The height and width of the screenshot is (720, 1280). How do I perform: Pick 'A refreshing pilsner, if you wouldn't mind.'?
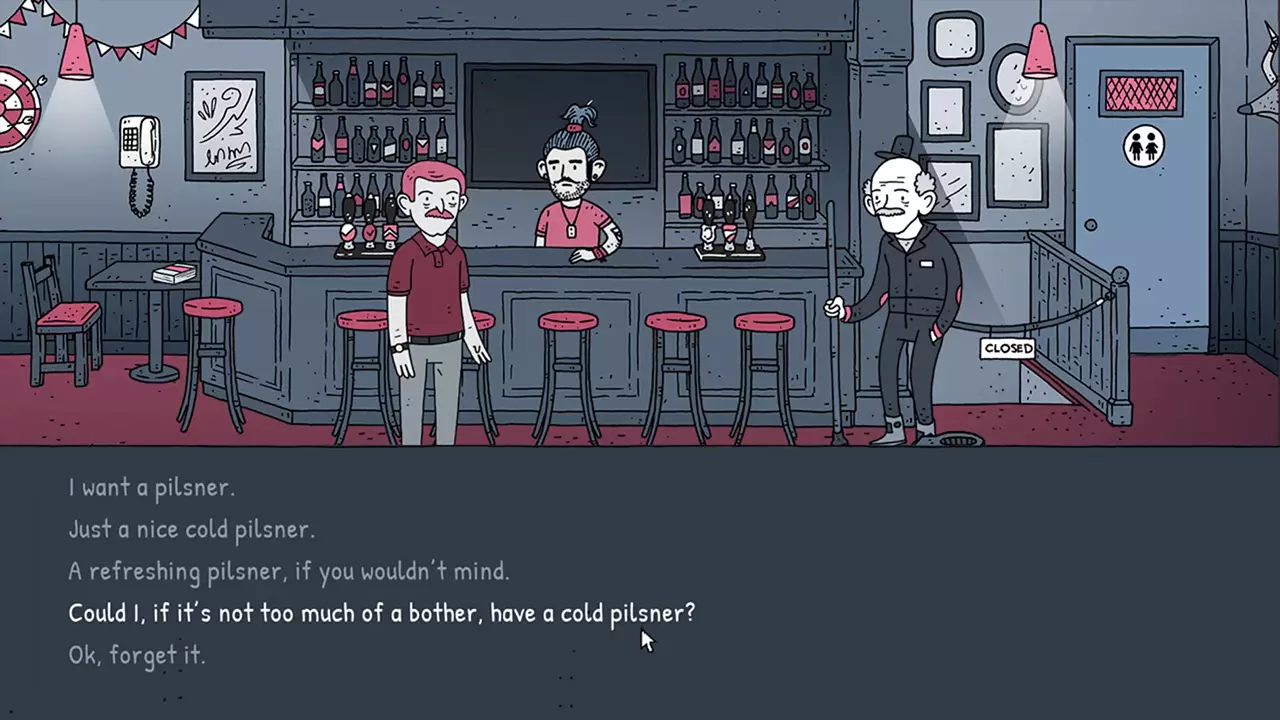point(289,571)
